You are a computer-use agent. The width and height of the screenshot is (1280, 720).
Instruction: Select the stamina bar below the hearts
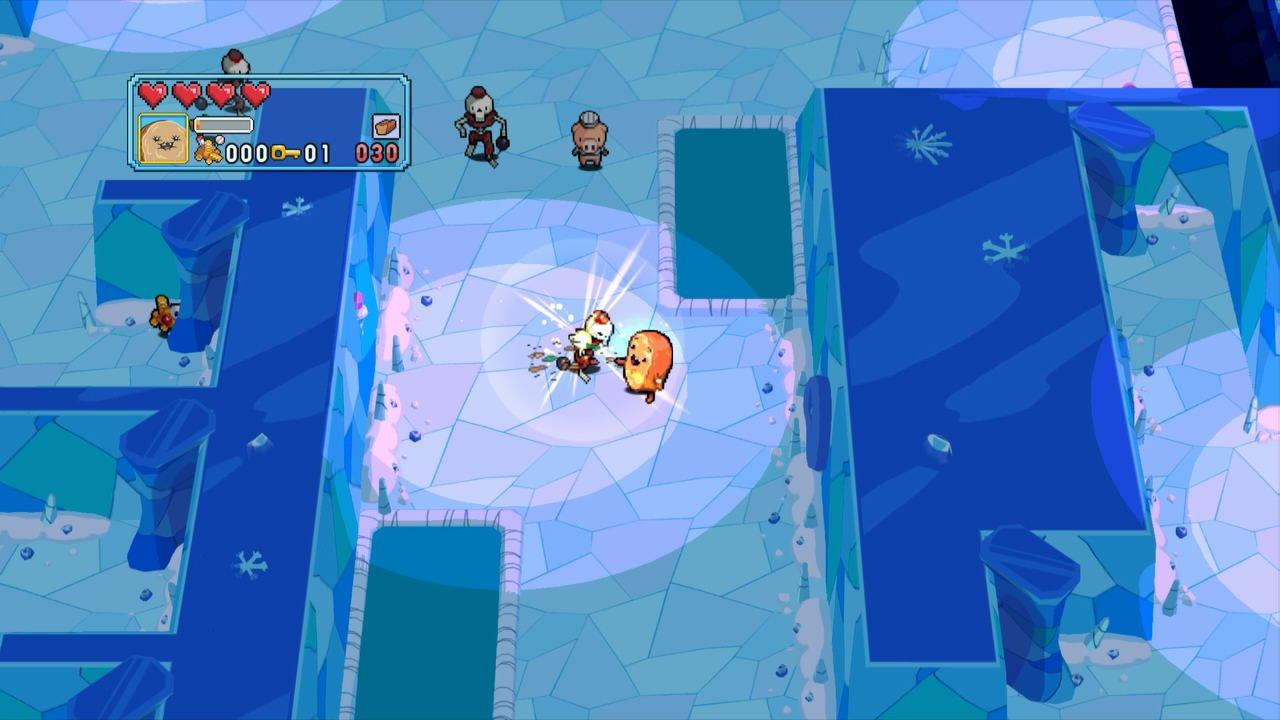tap(223, 124)
